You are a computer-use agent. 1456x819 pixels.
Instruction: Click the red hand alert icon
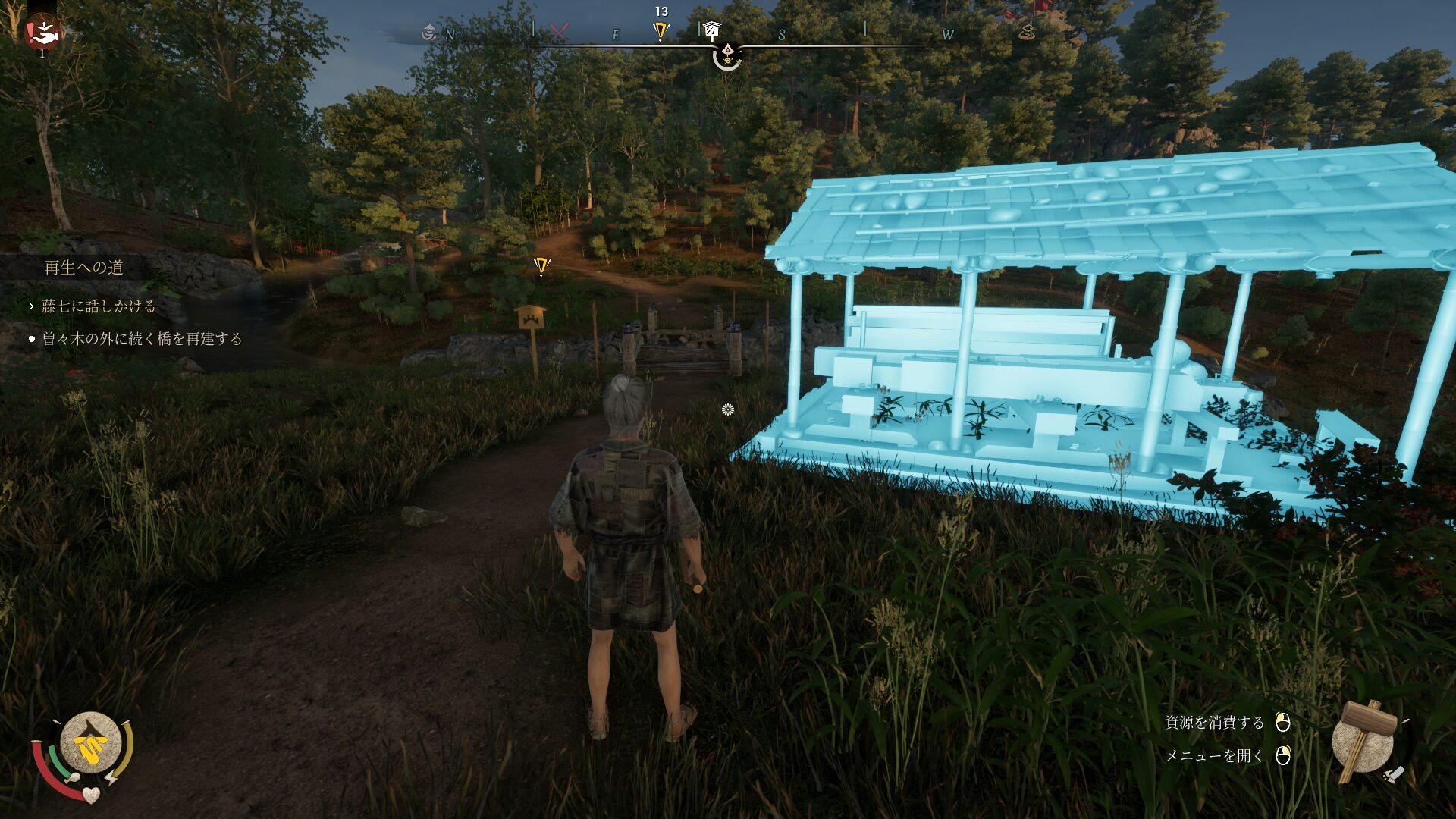click(42, 32)
